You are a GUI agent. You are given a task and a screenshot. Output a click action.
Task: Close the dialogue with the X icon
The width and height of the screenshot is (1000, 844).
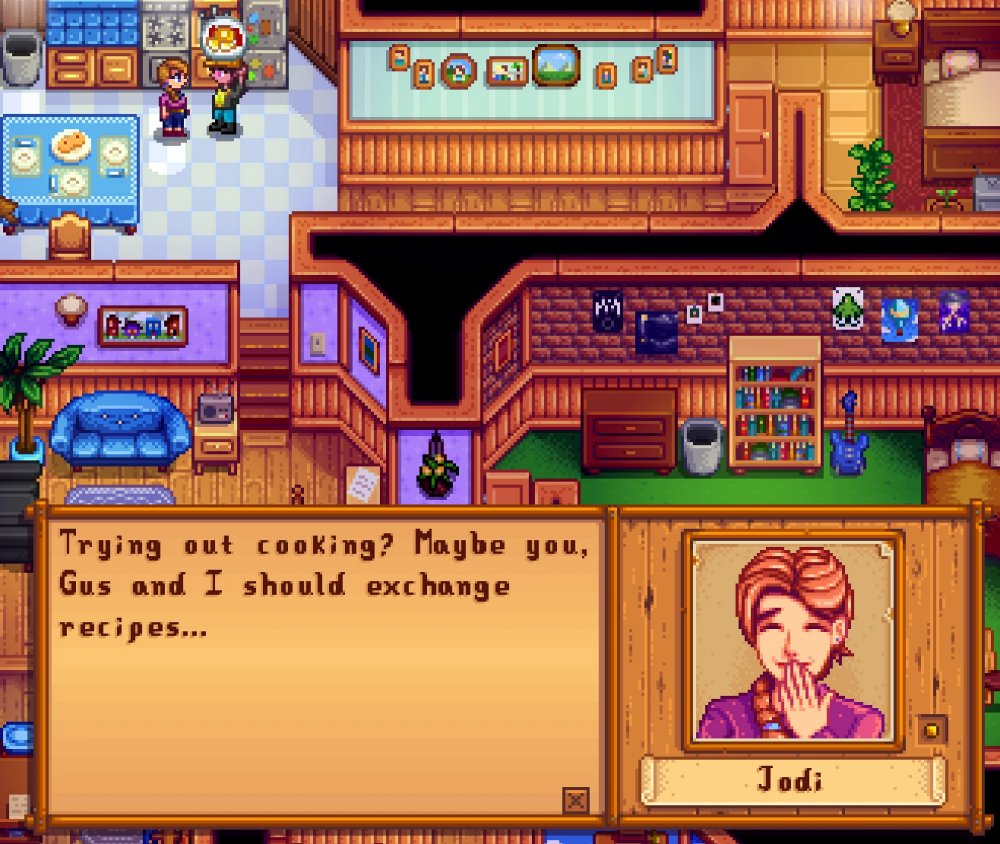point(575,799)
